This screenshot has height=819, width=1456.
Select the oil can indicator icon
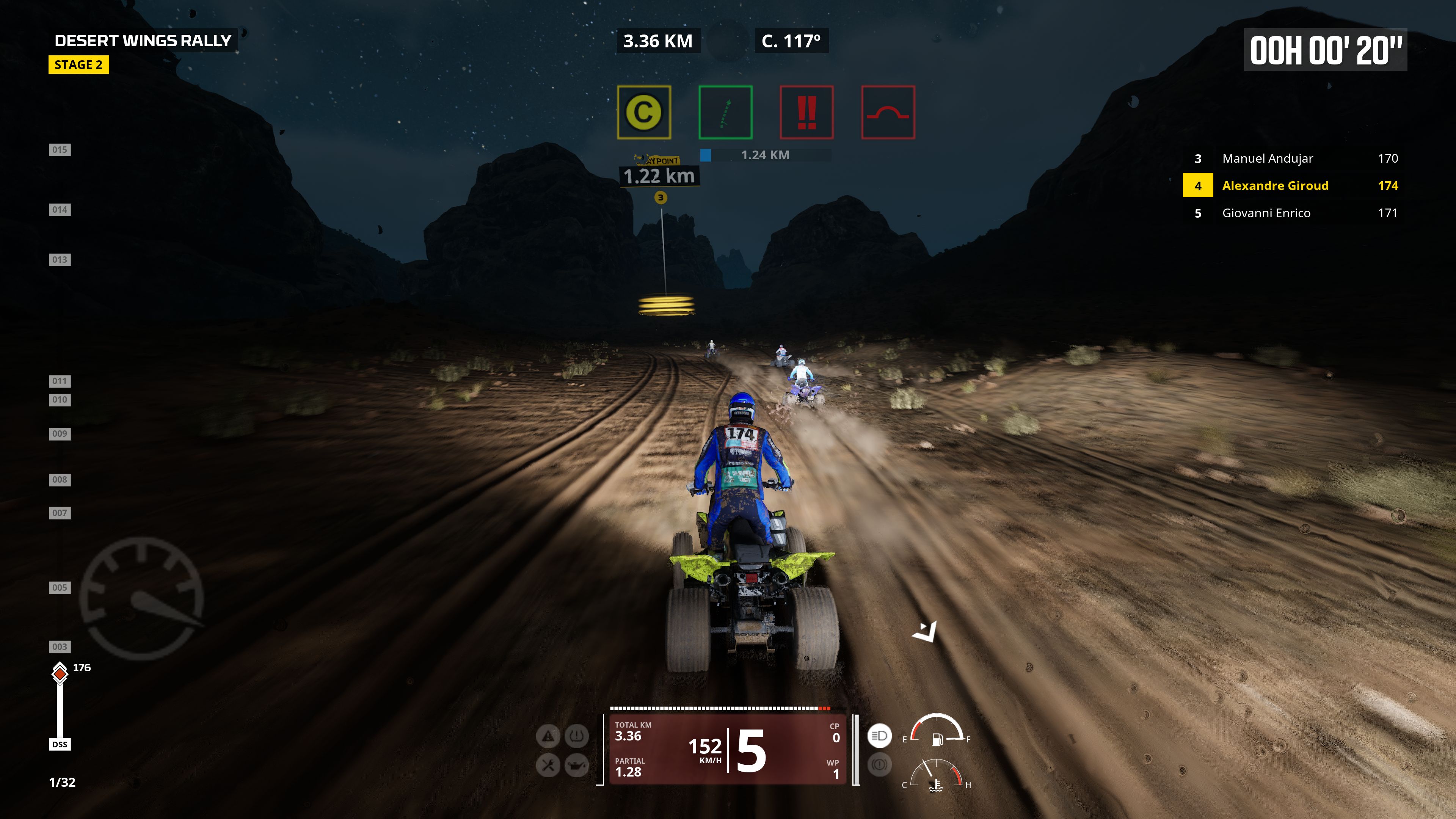click(576, 765)
